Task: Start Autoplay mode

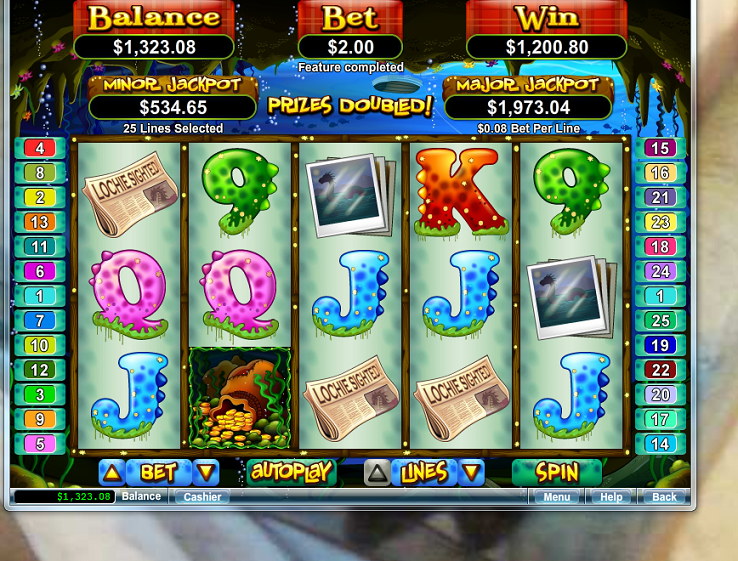Action: (290, 471)
